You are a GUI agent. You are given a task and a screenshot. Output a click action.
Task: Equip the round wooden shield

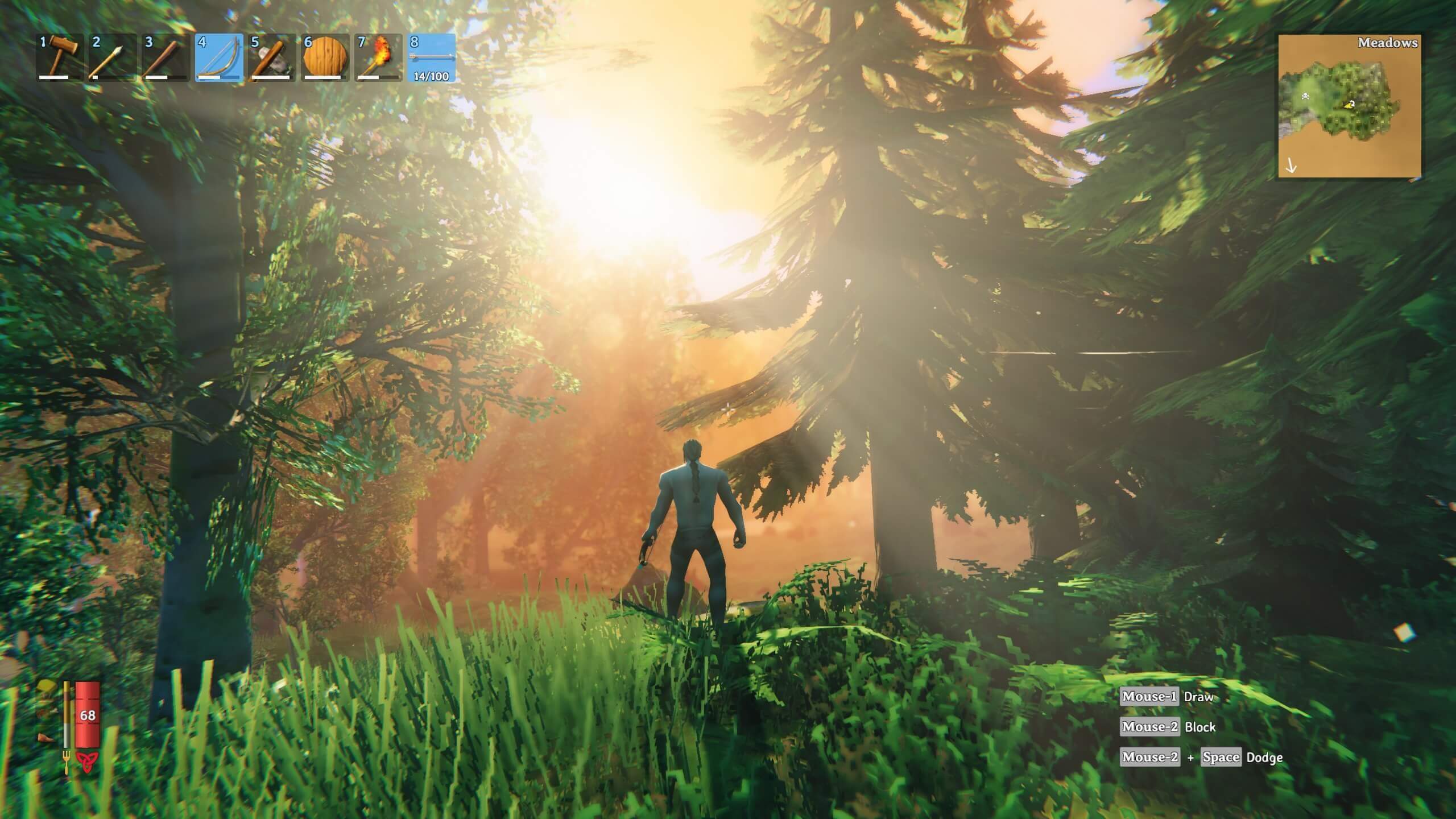[x=325, y=57]
